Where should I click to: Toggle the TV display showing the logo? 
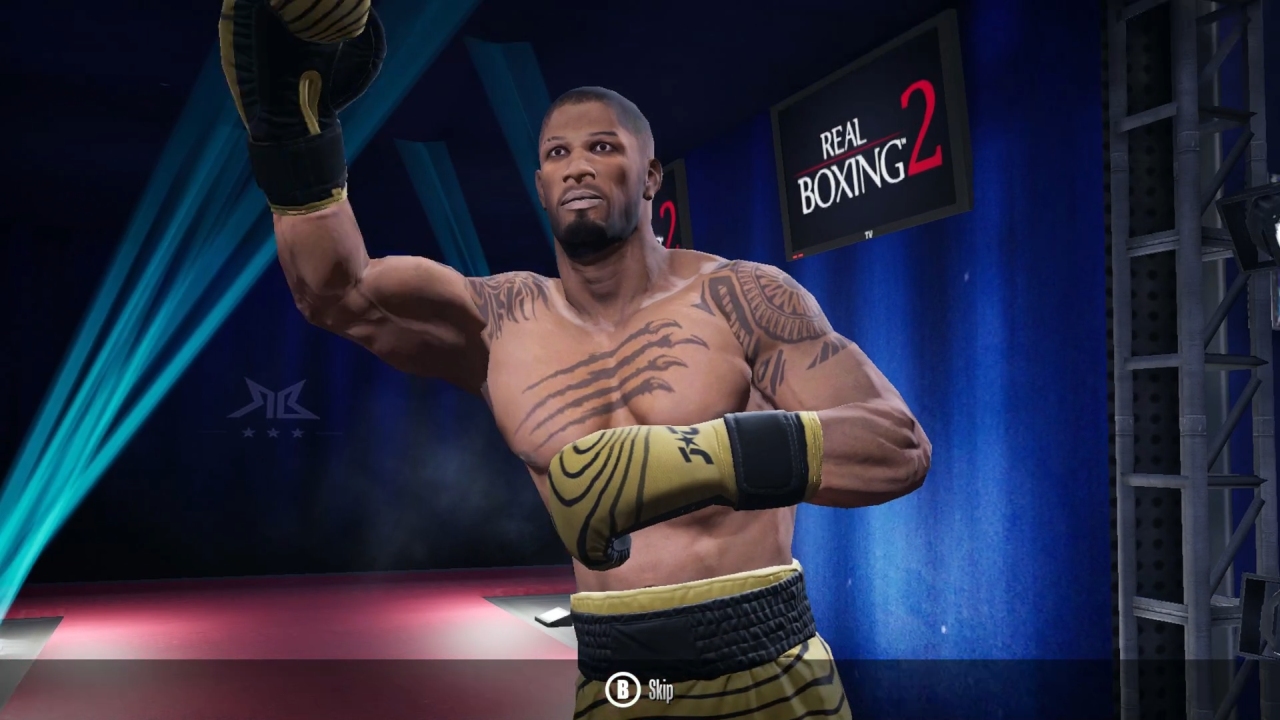[868, 160]
